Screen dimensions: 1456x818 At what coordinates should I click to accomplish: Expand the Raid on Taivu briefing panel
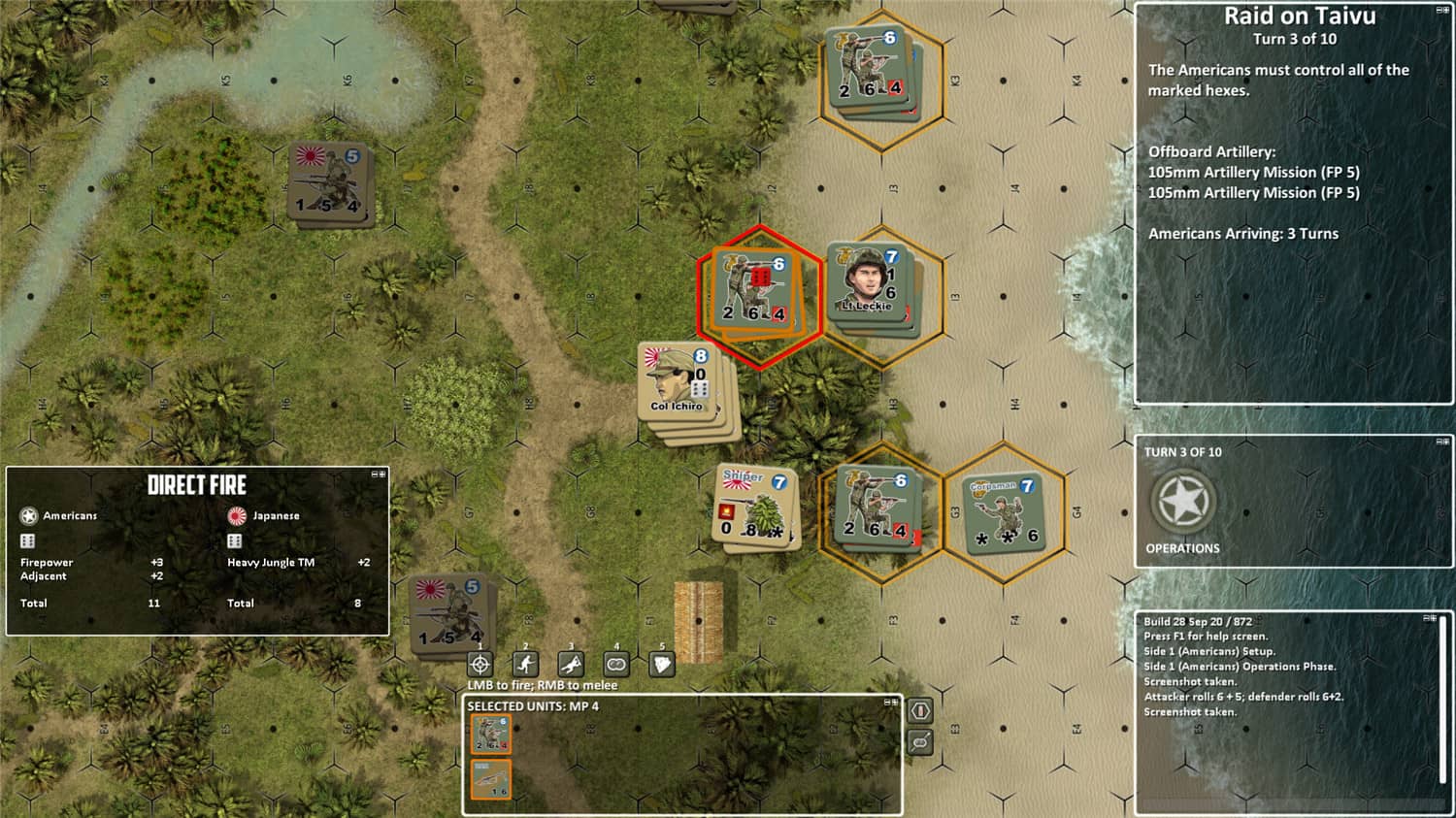(x=1446, y=10)
